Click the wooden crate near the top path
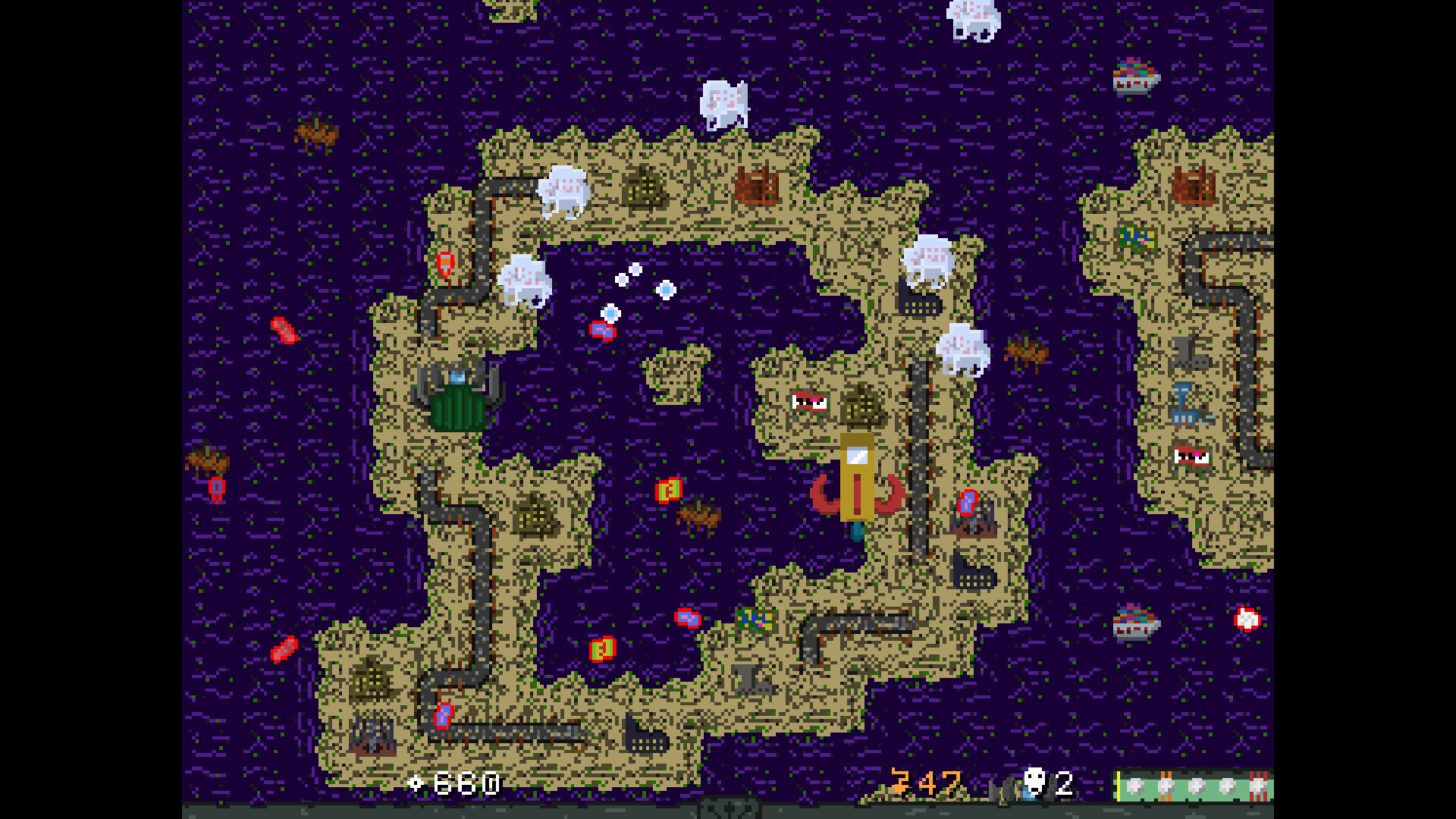 point(756,186)
